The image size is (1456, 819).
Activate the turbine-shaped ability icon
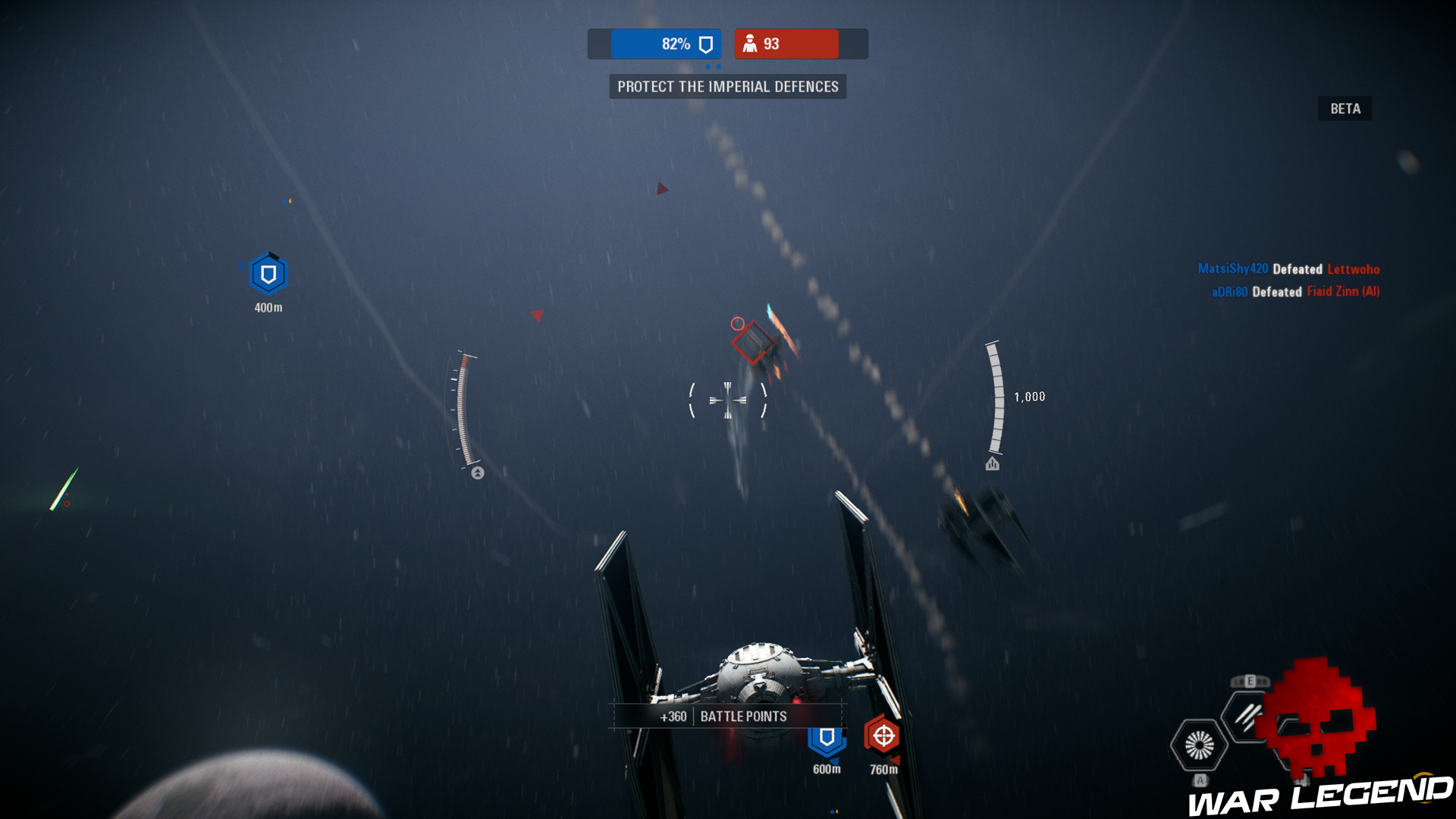[1199, 745]
